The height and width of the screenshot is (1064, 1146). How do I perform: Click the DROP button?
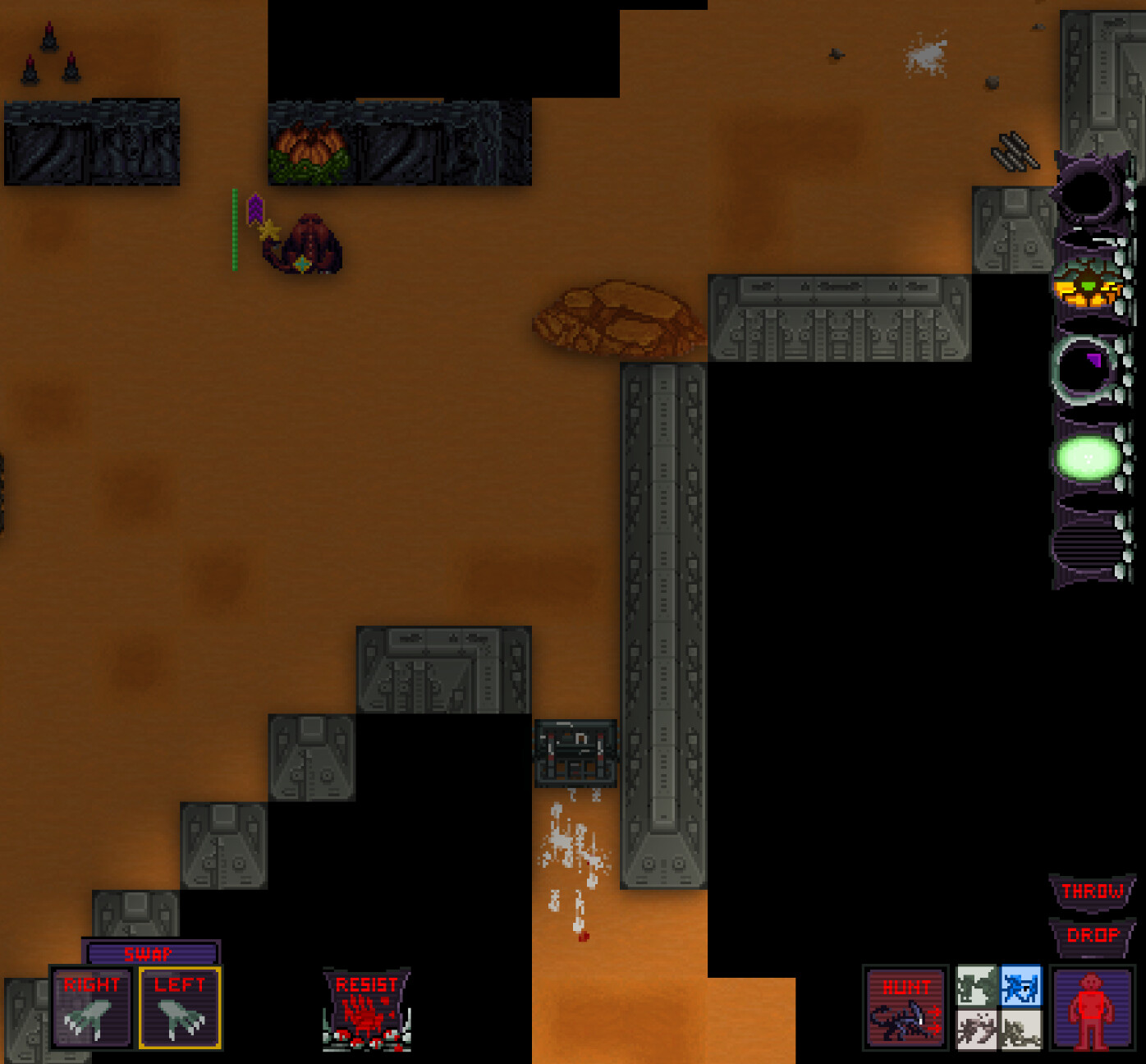(x=1092, y=935)
